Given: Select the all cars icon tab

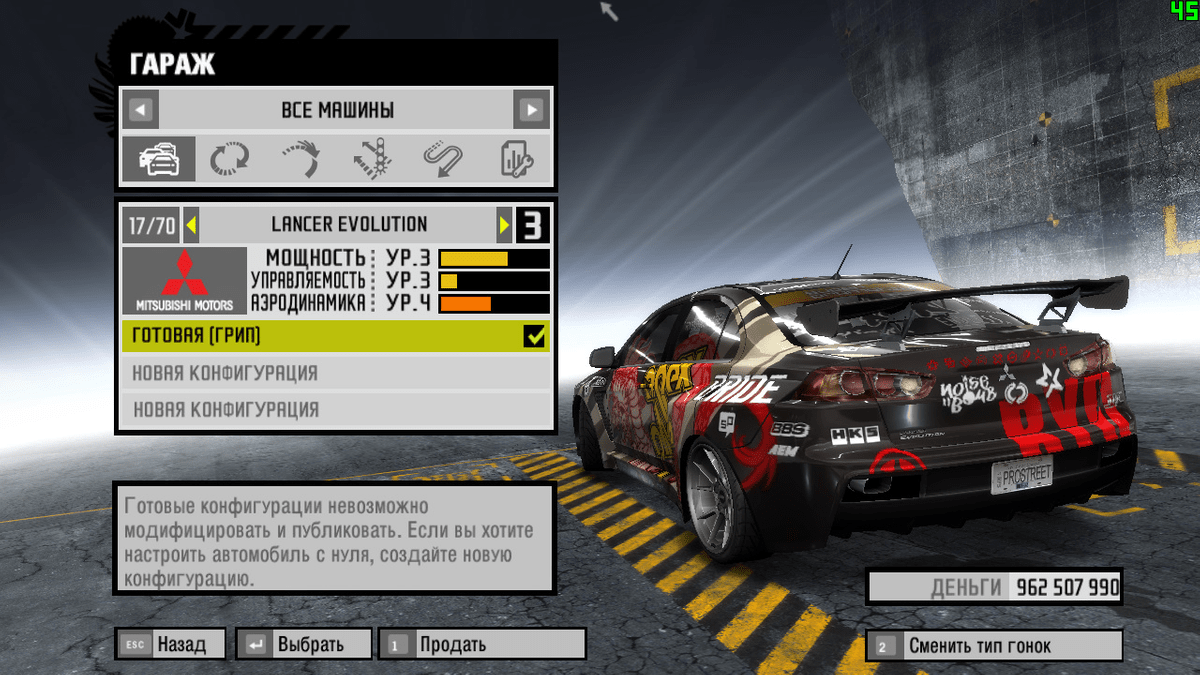Looking at the screenshot, I should tap(159, 160).
